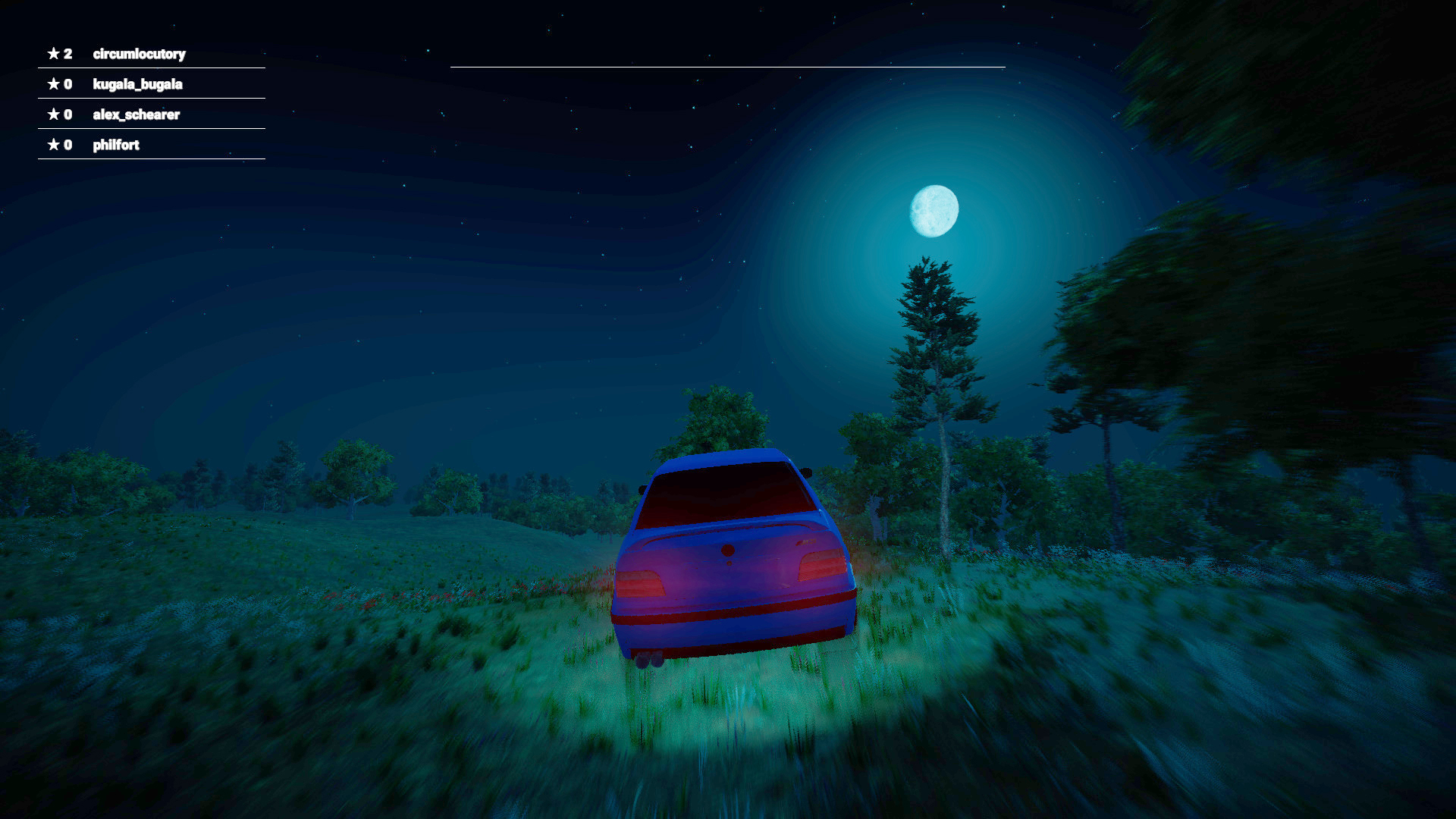Viewport: 1456px width, 819px height.
Task: Click the divider under kugala_bugala's row
Action: [x=150, y=99]
